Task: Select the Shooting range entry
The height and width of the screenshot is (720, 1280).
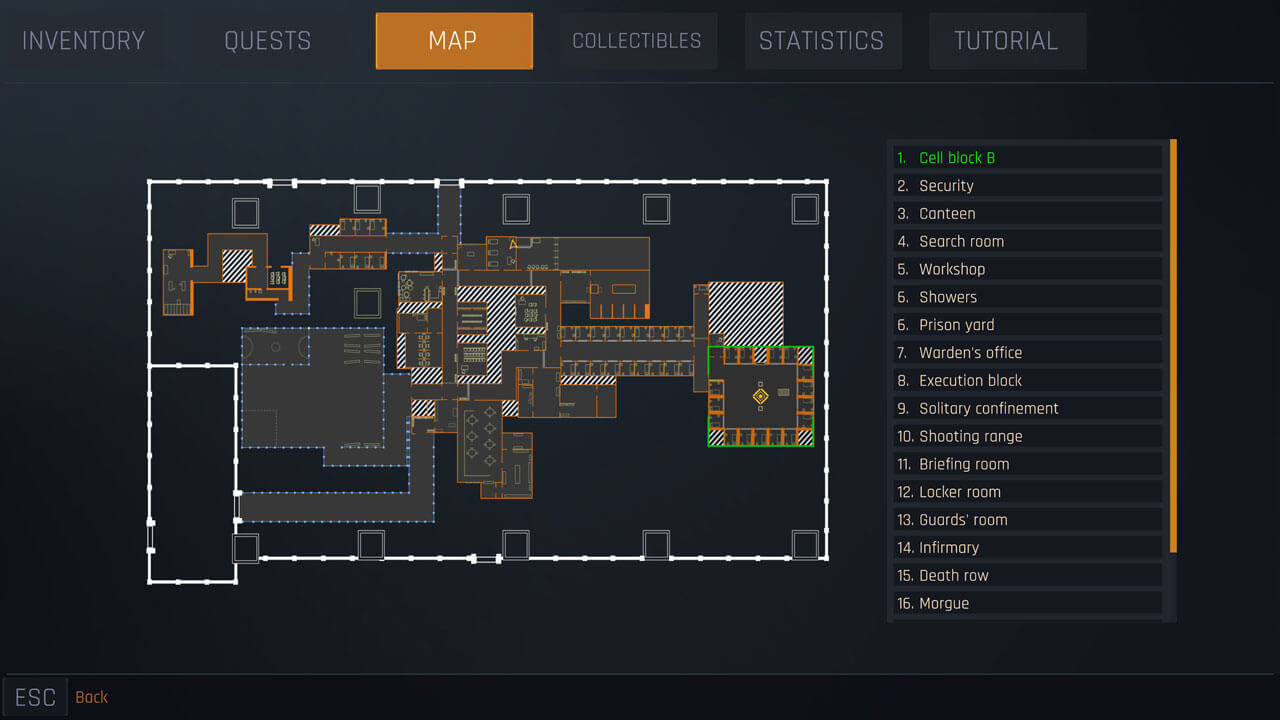Action: 1027,436
